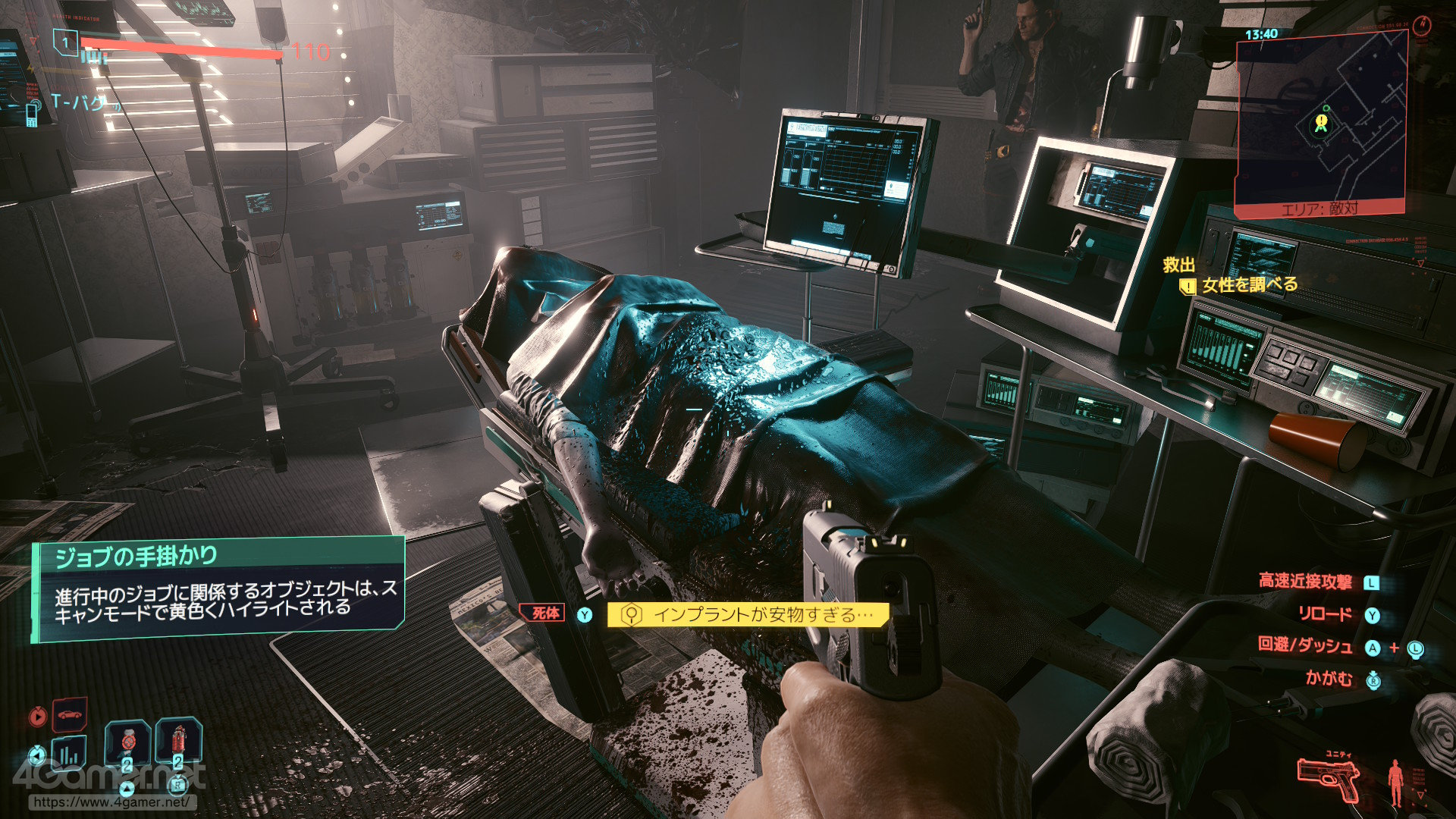The width and height of the screenshot is (1456, 819).
Task: Click the 4gamer.net watermark URL
Action: (112, 802)
